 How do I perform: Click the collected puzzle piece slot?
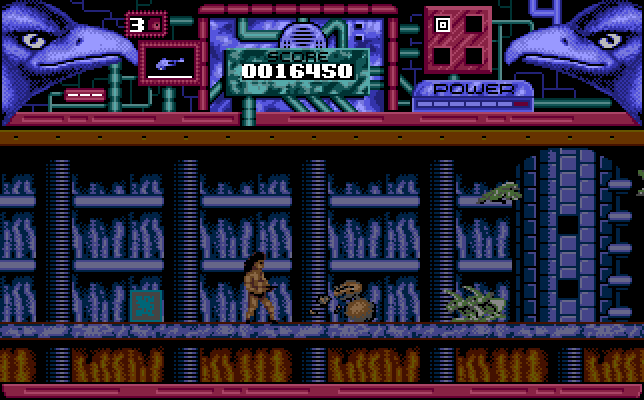[x=443, y=23]
